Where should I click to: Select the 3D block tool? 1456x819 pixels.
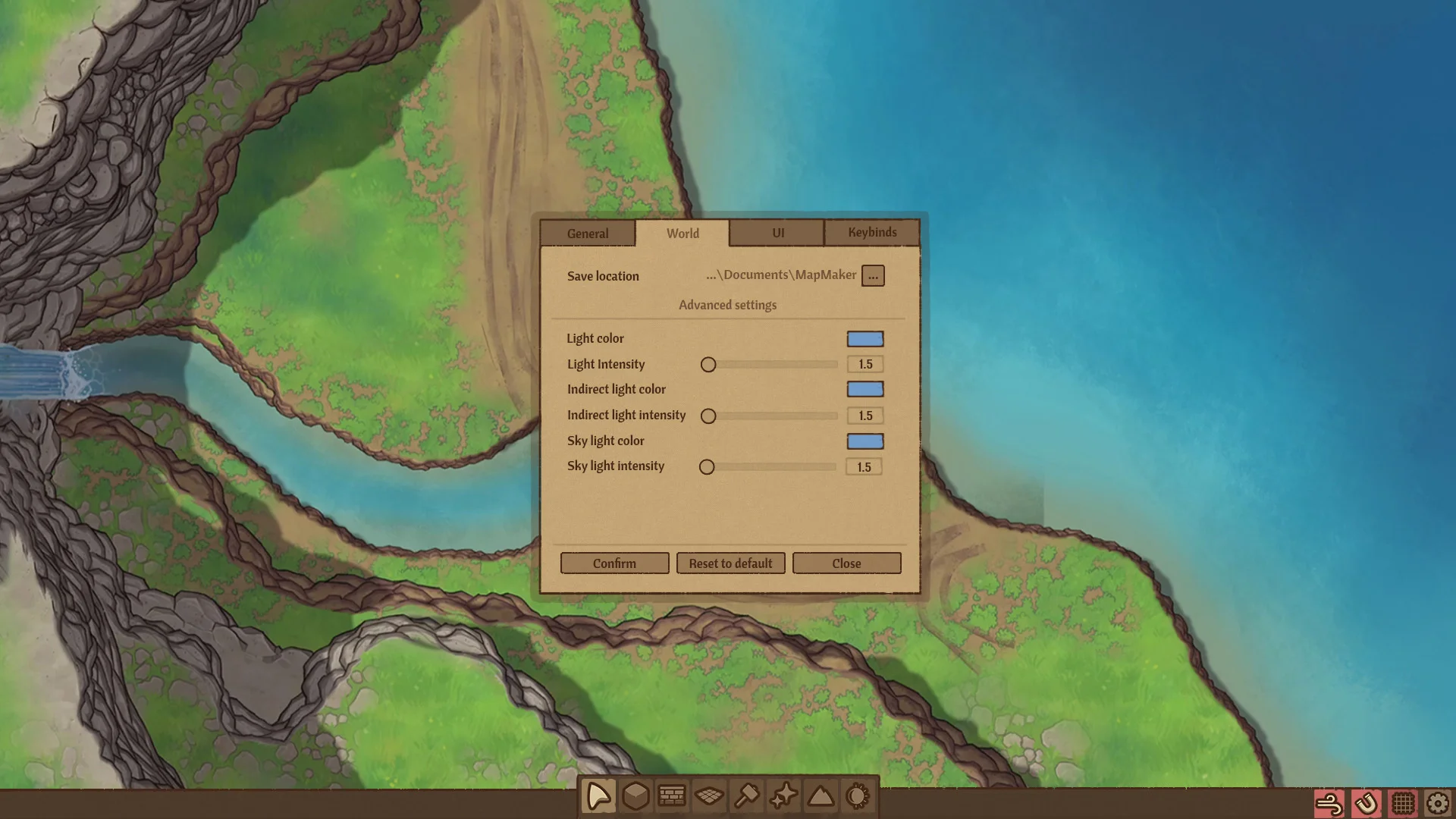(x=635, y=795)
